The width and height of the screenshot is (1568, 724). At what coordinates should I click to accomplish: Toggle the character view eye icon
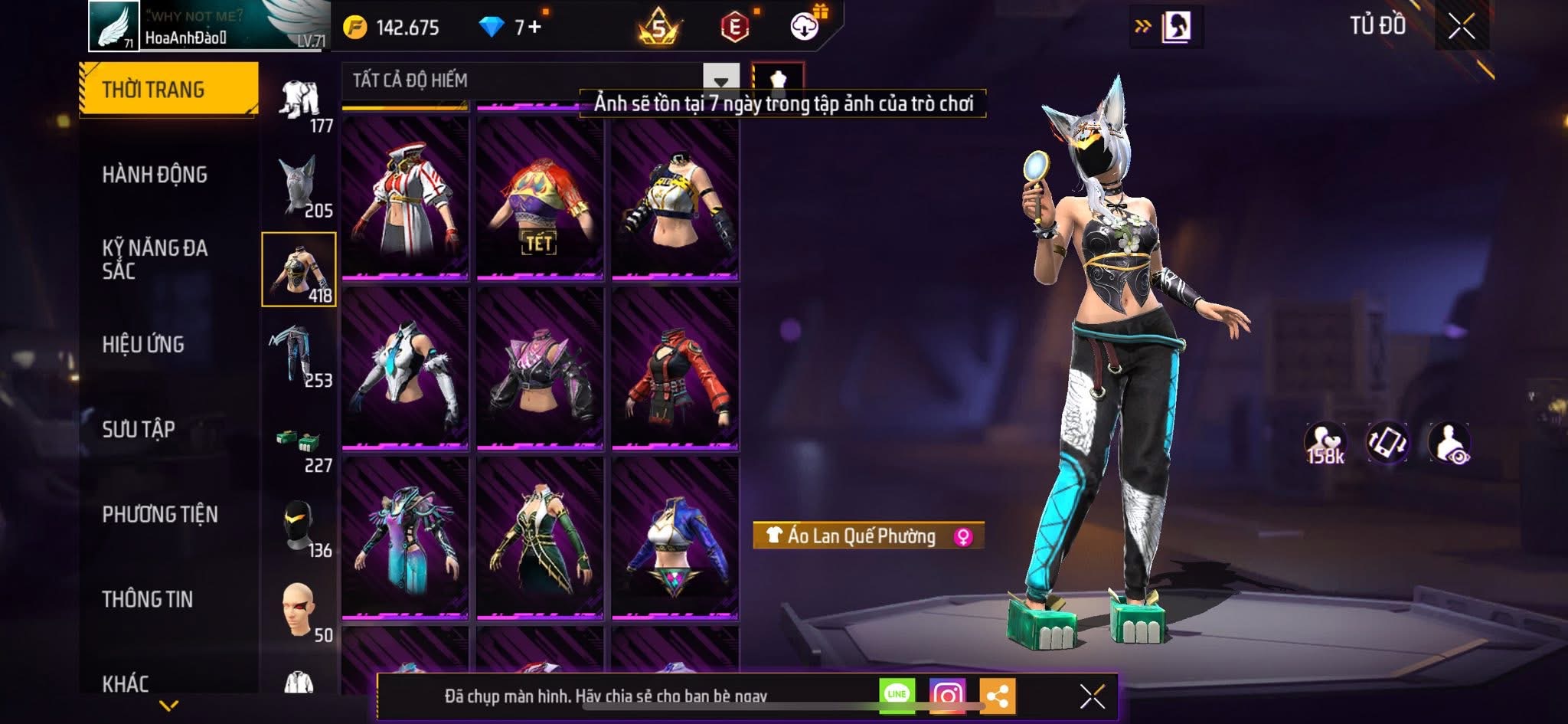point(1449,443)
